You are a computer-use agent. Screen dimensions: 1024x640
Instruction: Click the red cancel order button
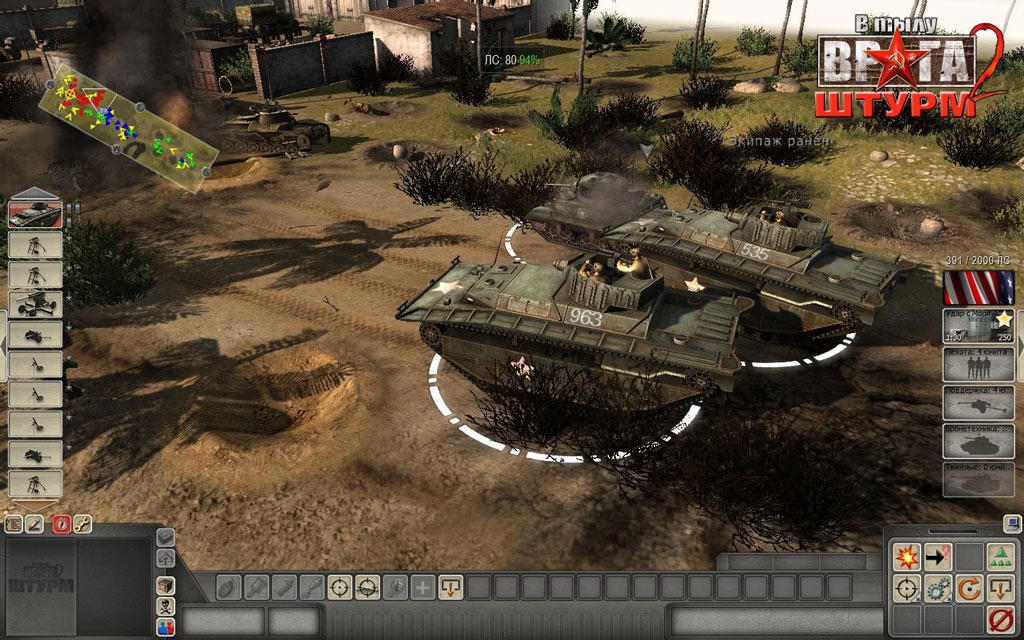[1001, 619]
